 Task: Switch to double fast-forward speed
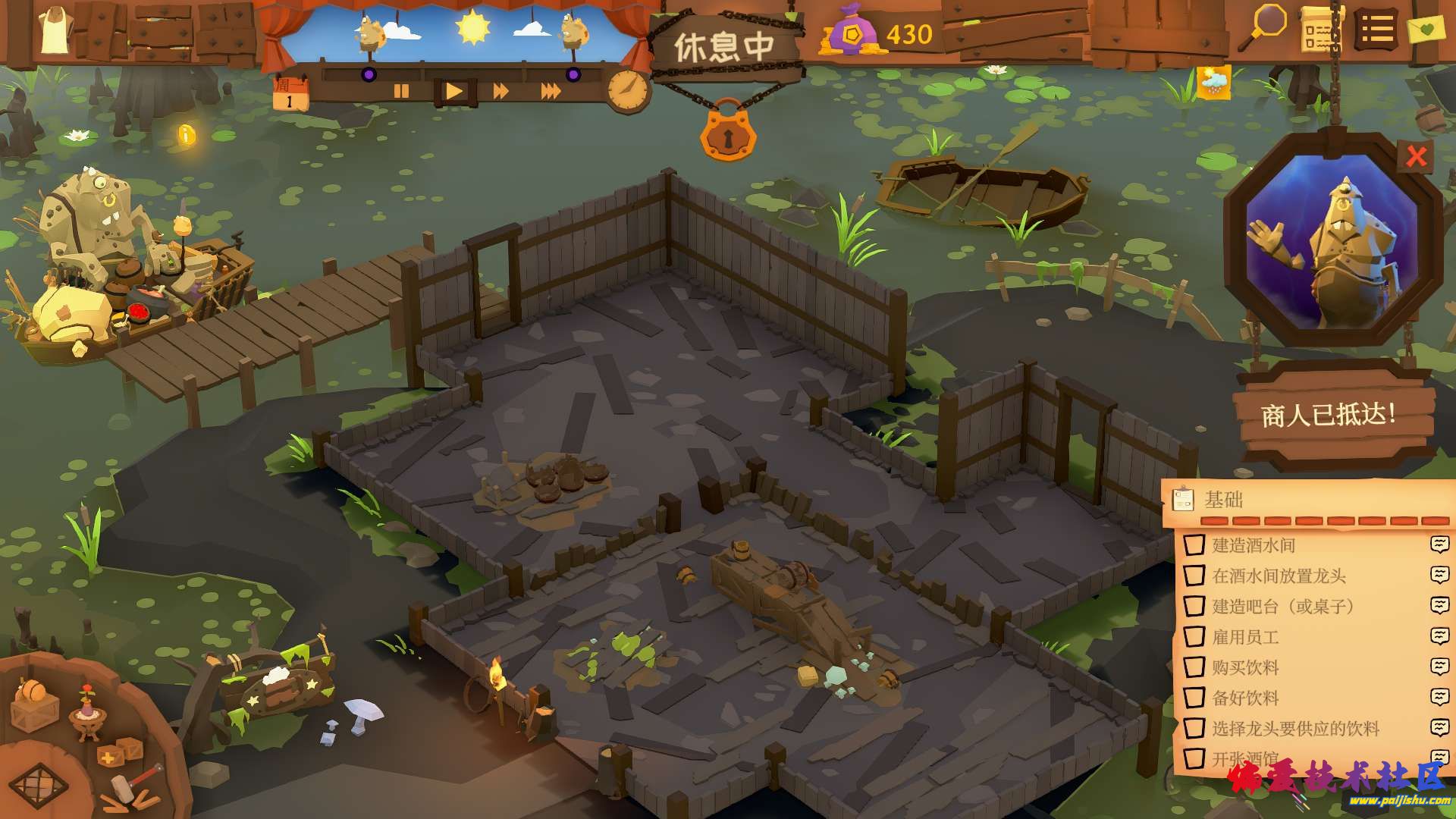[500, 92]
